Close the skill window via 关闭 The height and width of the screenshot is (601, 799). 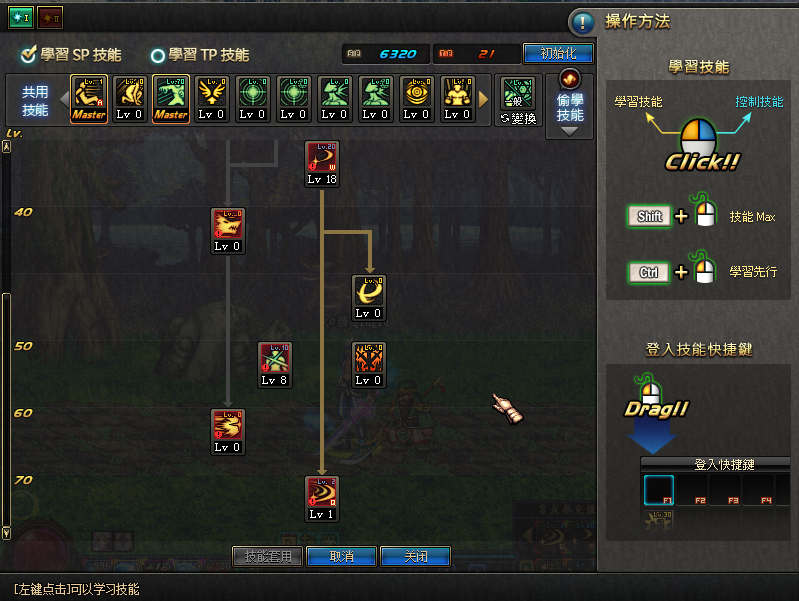[416, 556]
